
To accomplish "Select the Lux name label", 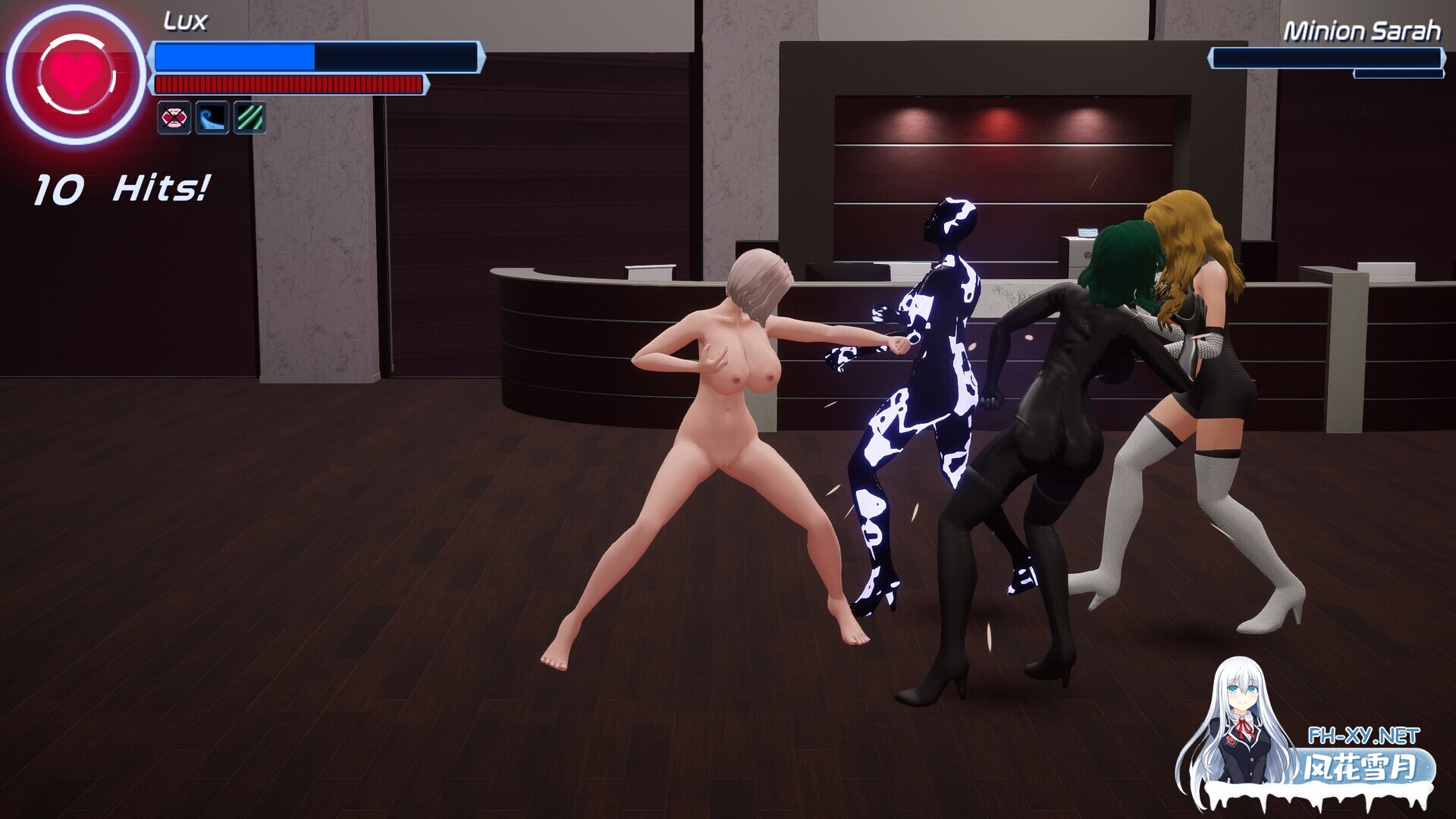I will click(184, 20).
